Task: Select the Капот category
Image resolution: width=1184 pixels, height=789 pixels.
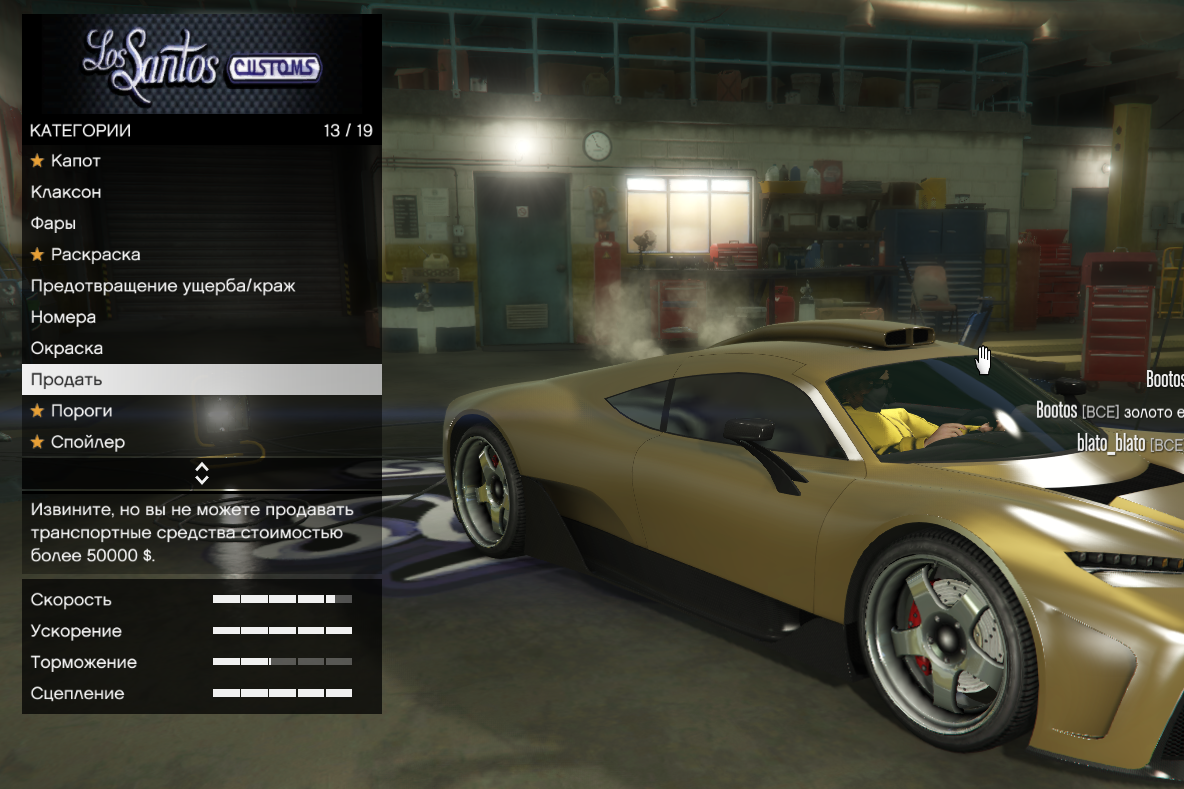Action: click(76, 161)
